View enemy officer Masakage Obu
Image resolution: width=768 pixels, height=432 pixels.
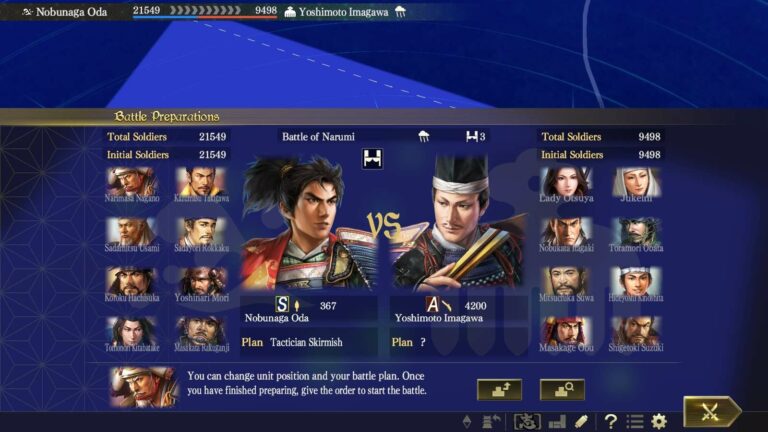[x=566, y=332]
